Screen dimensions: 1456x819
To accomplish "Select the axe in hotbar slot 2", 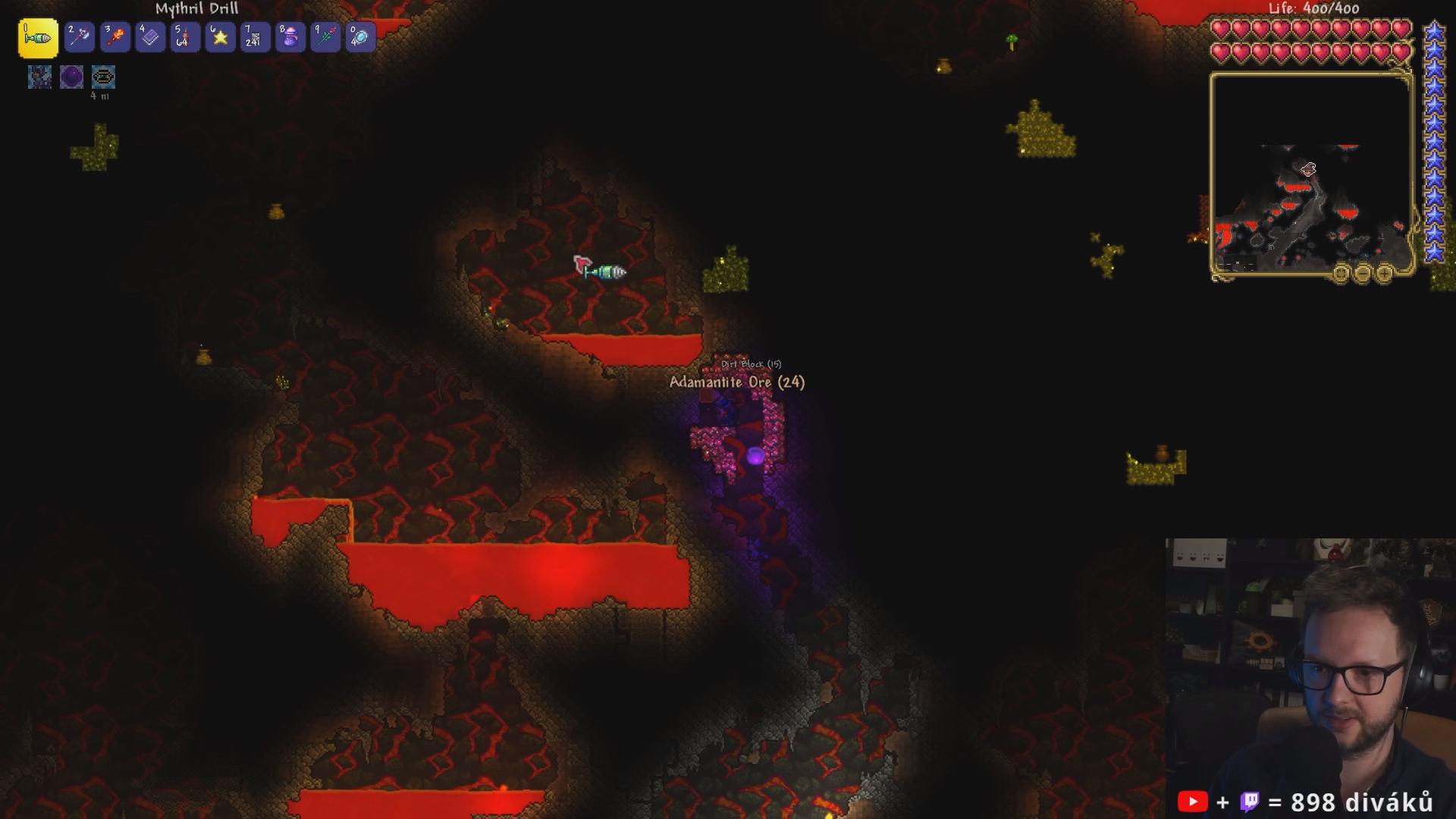I will [x=79, y=37].
